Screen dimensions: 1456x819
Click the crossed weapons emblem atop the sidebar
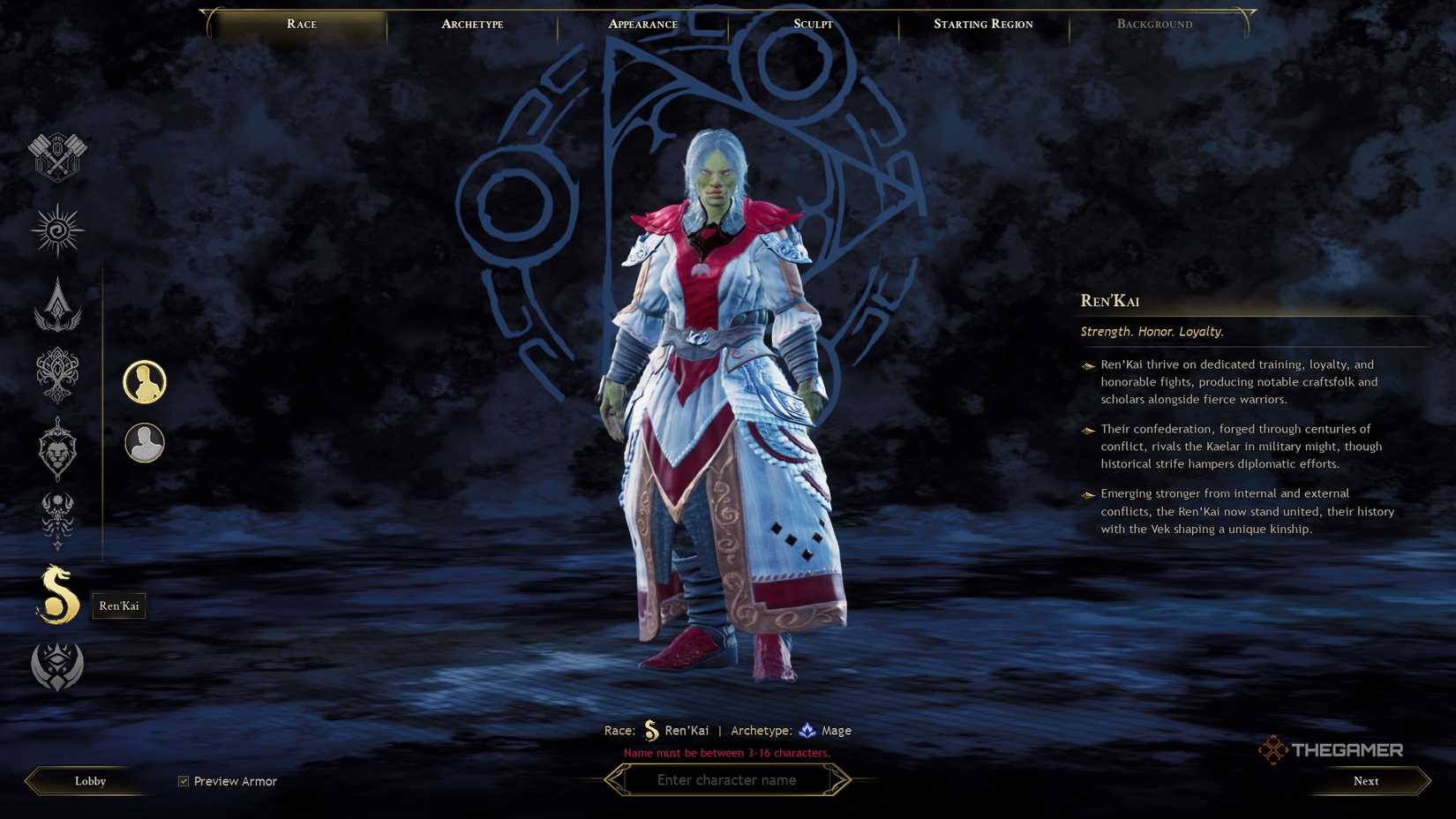click(x=56, y=157)
